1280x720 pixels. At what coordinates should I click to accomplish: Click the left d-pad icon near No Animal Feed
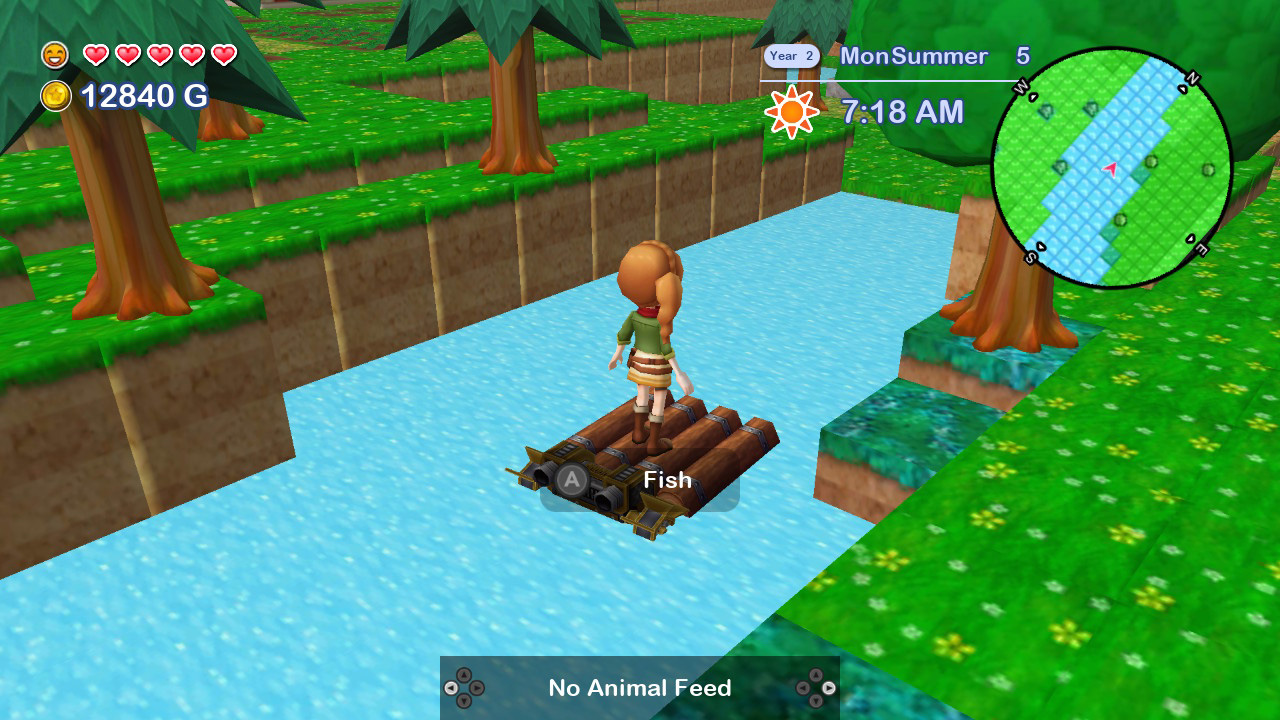click(466, 688)
